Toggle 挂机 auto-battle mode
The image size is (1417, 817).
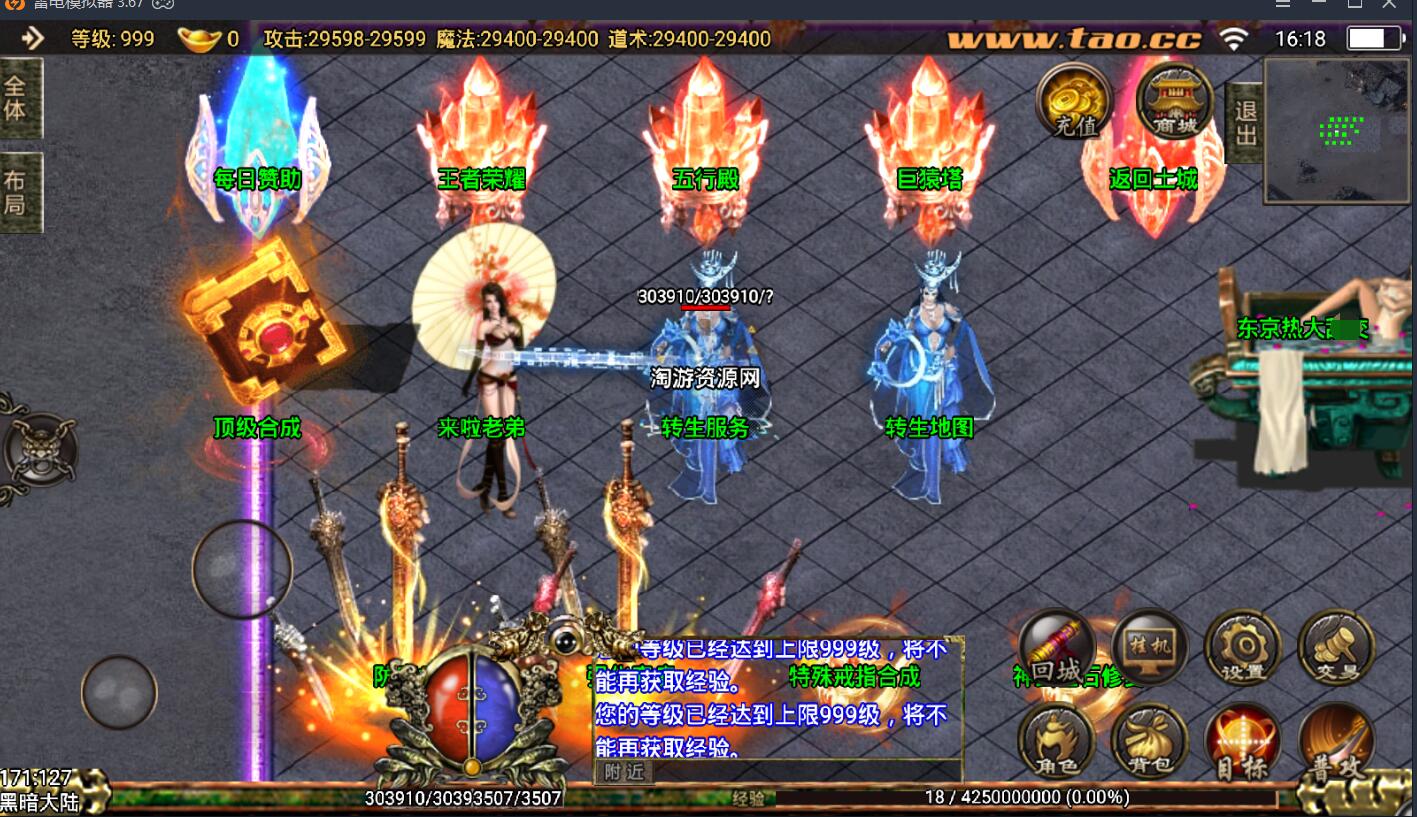tap(1149, 647)
